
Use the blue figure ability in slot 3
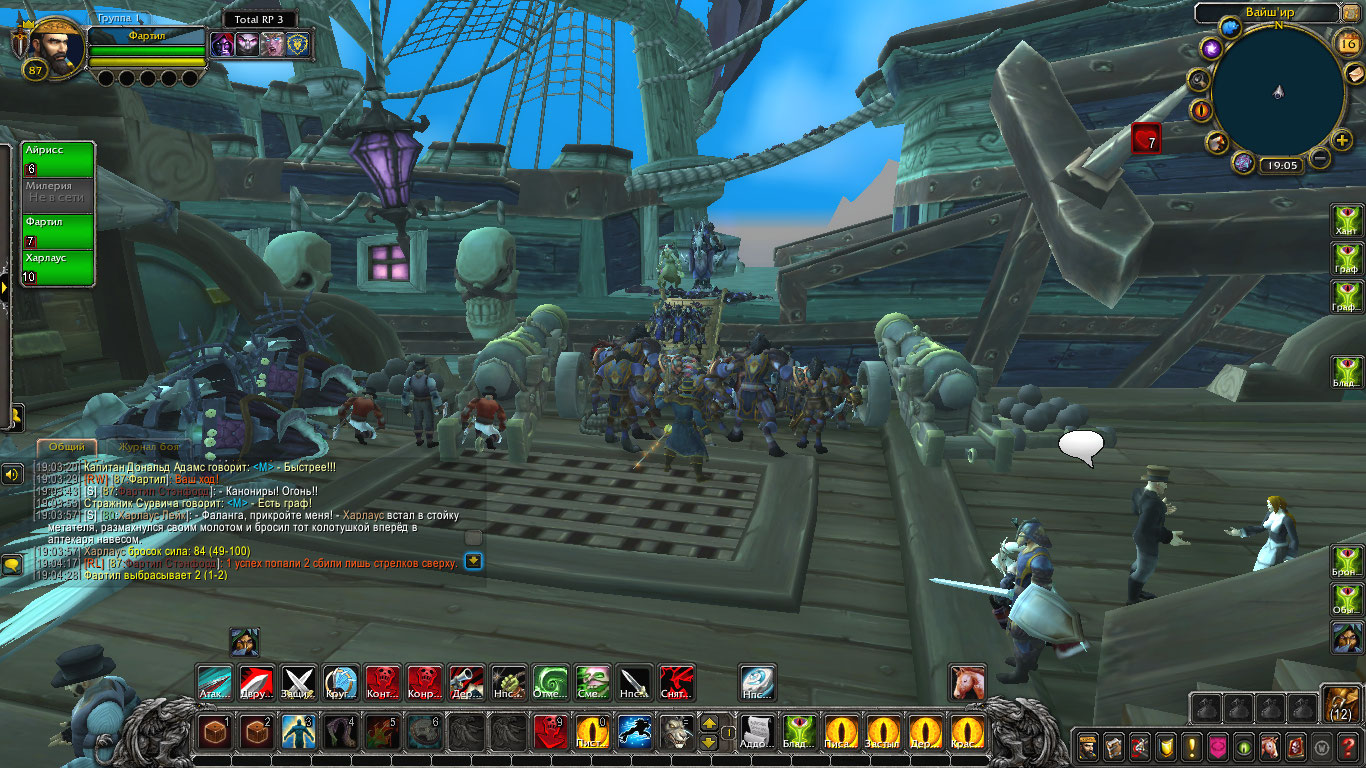299,732
